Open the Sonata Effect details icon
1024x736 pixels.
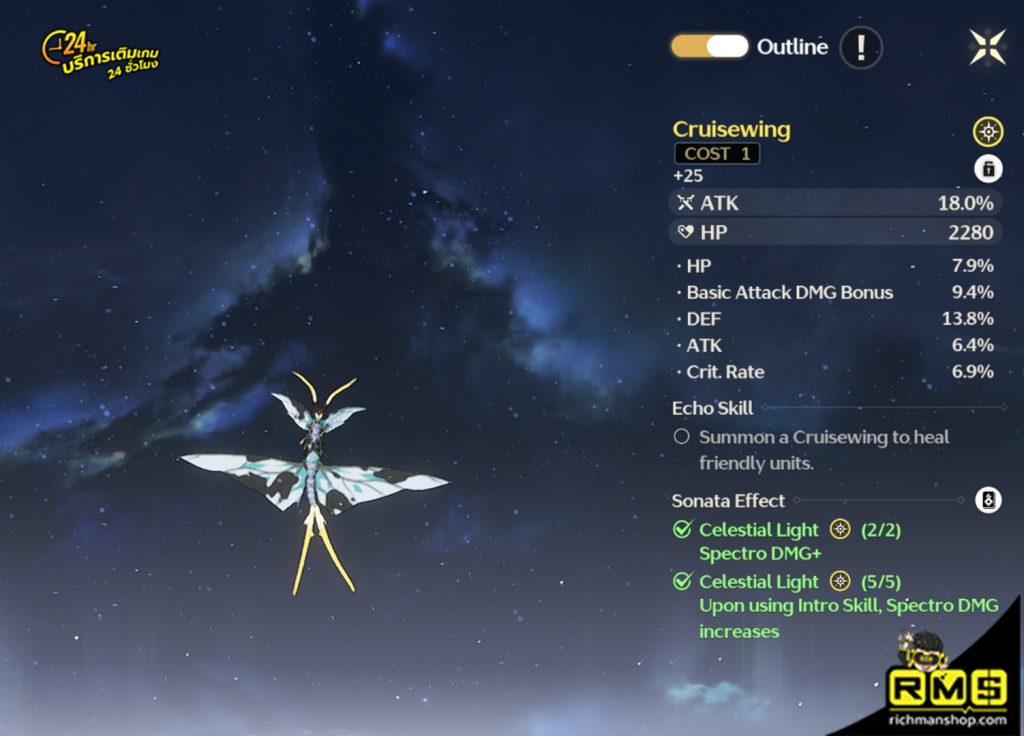click(988, 500)
